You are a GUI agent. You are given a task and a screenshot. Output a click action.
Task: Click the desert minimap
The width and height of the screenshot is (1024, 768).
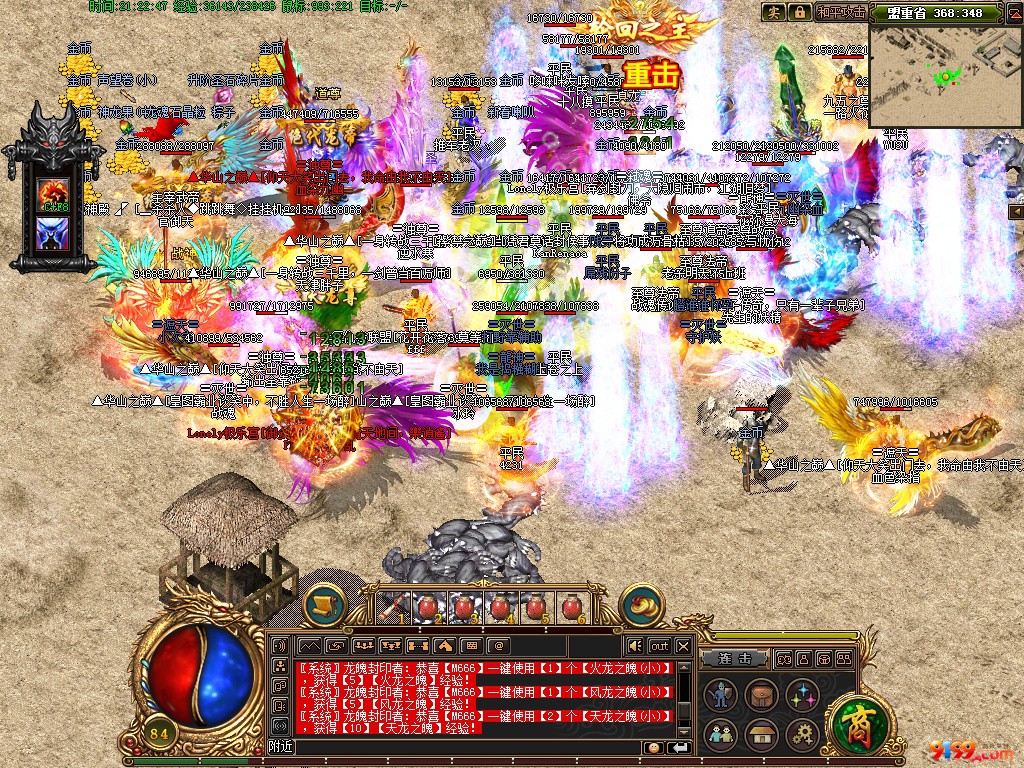(x=946, y=70)
